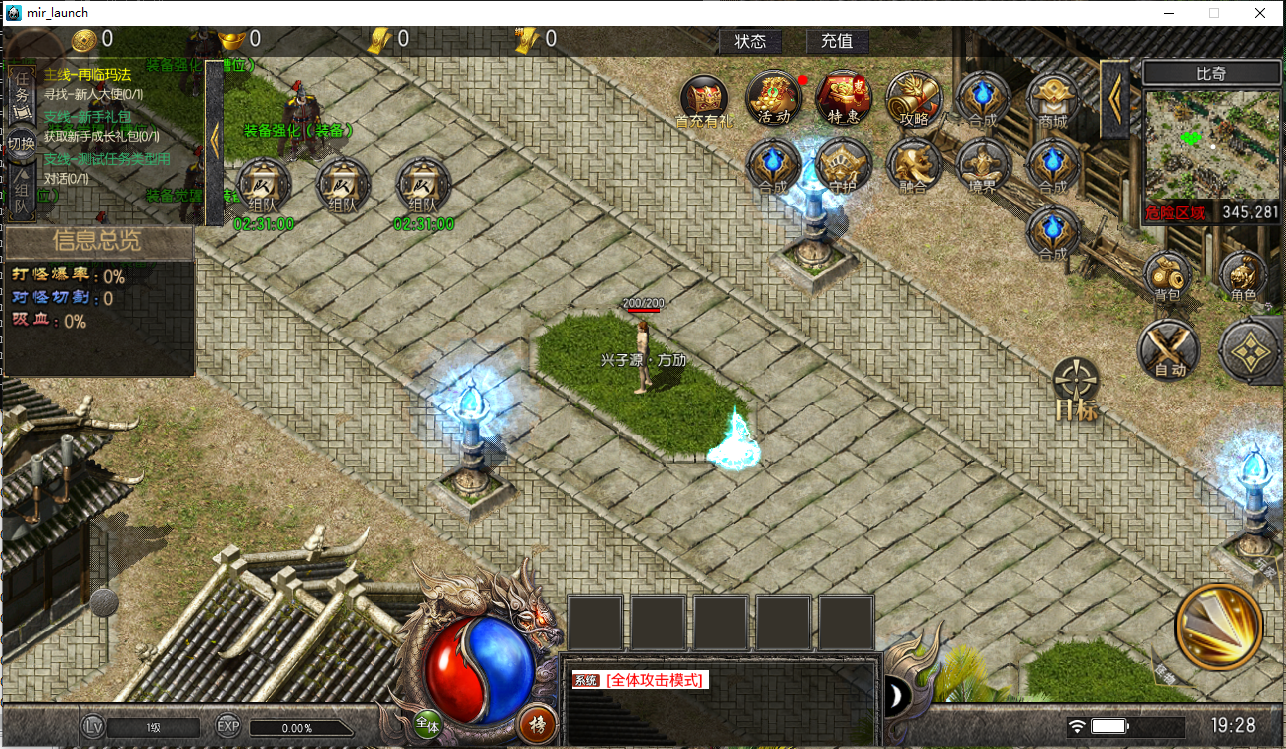This screenshot has height=749, width=1286.
Task: Open the 境界 realm icon
Action: [983, 164]
